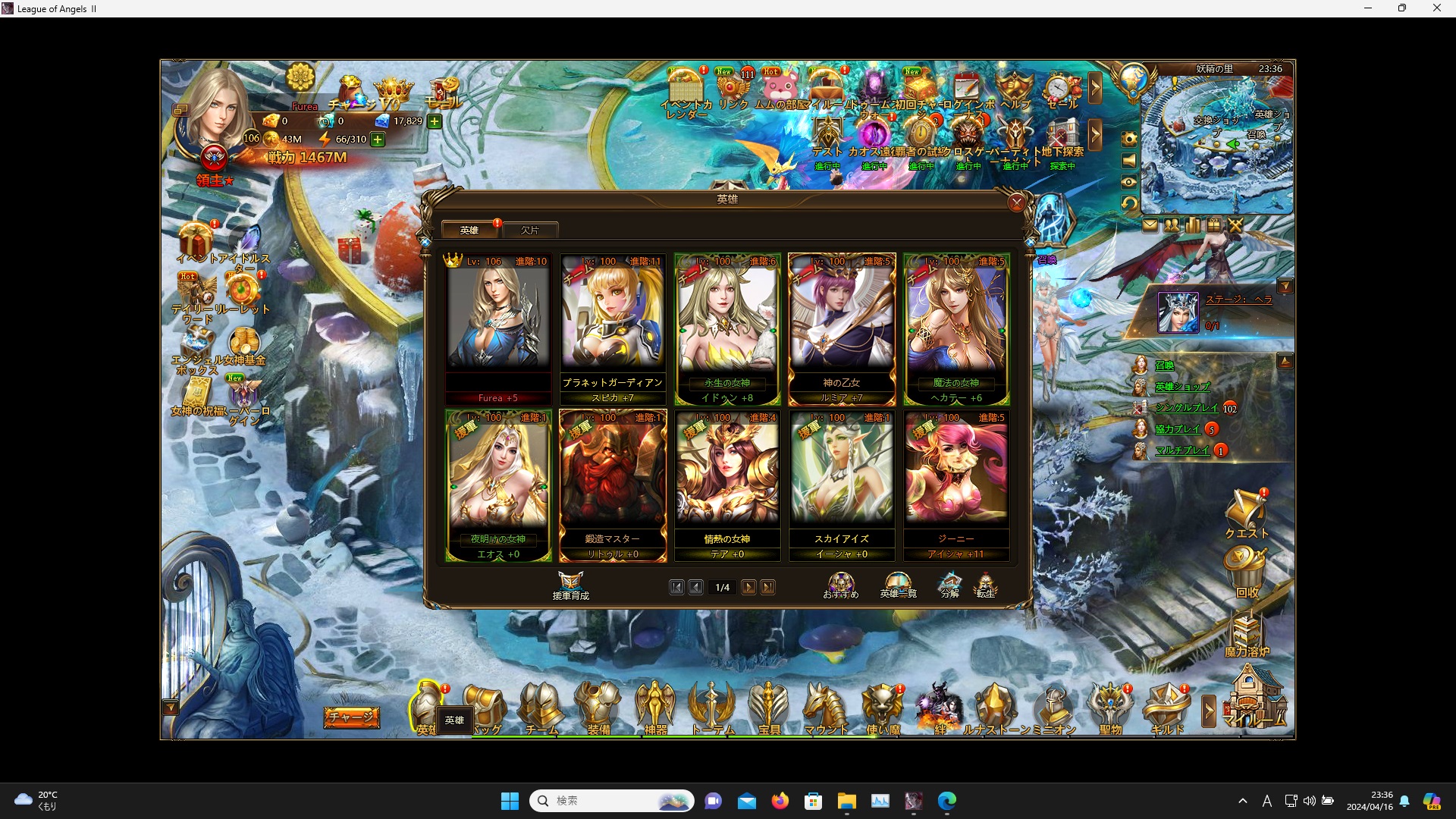
Task: Advance to next hero page with right arrow
Action: [749, 587]
